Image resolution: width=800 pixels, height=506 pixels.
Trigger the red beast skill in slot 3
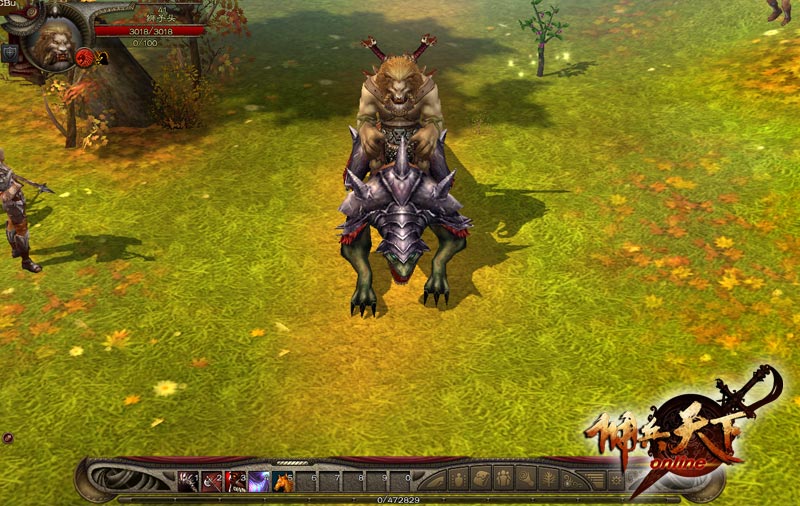coord(236,481)
